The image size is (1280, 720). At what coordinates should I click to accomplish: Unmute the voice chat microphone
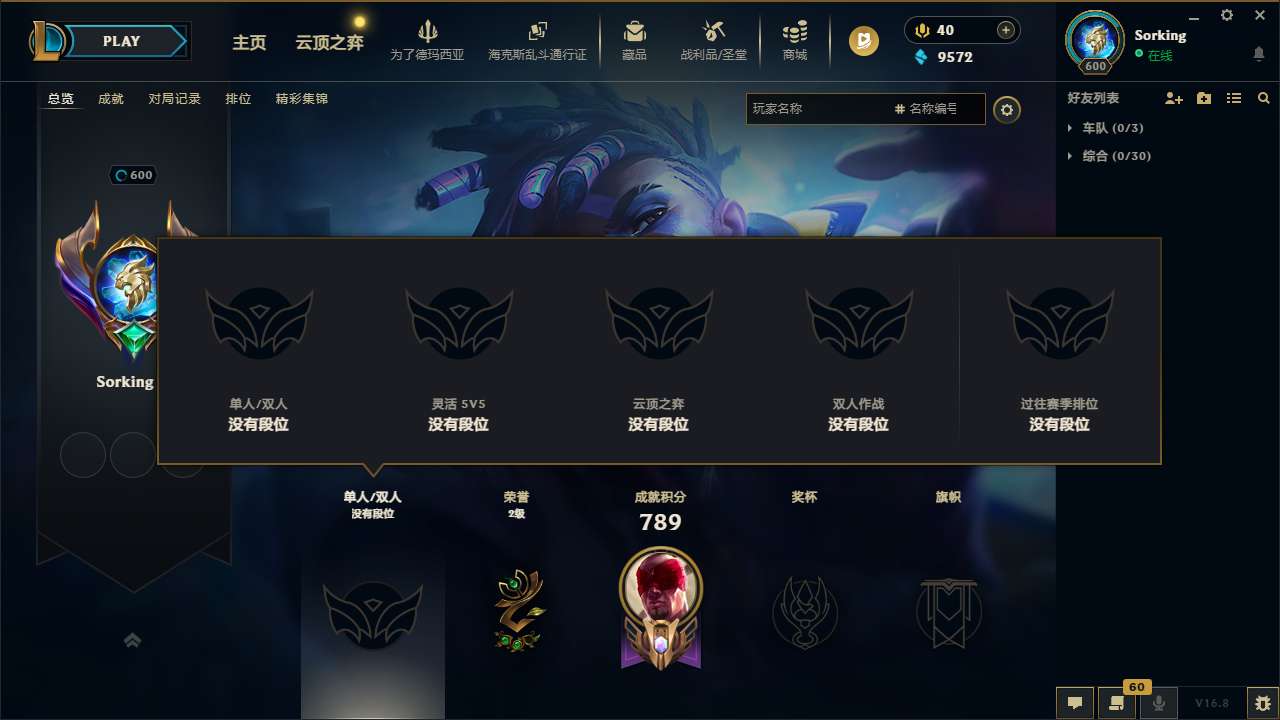coord(1158,703)
